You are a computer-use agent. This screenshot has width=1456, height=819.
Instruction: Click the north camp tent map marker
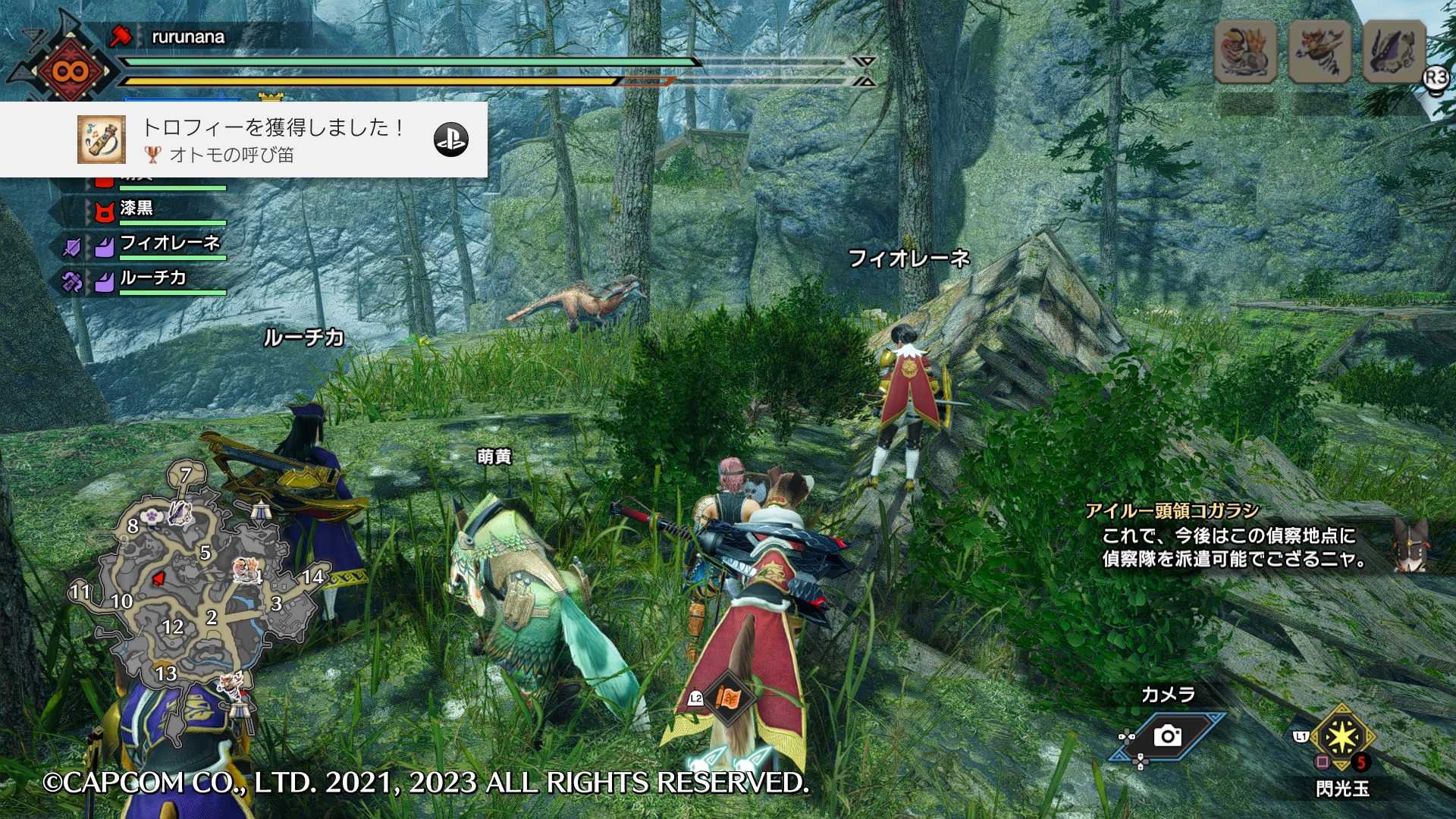tap(260, 511)
